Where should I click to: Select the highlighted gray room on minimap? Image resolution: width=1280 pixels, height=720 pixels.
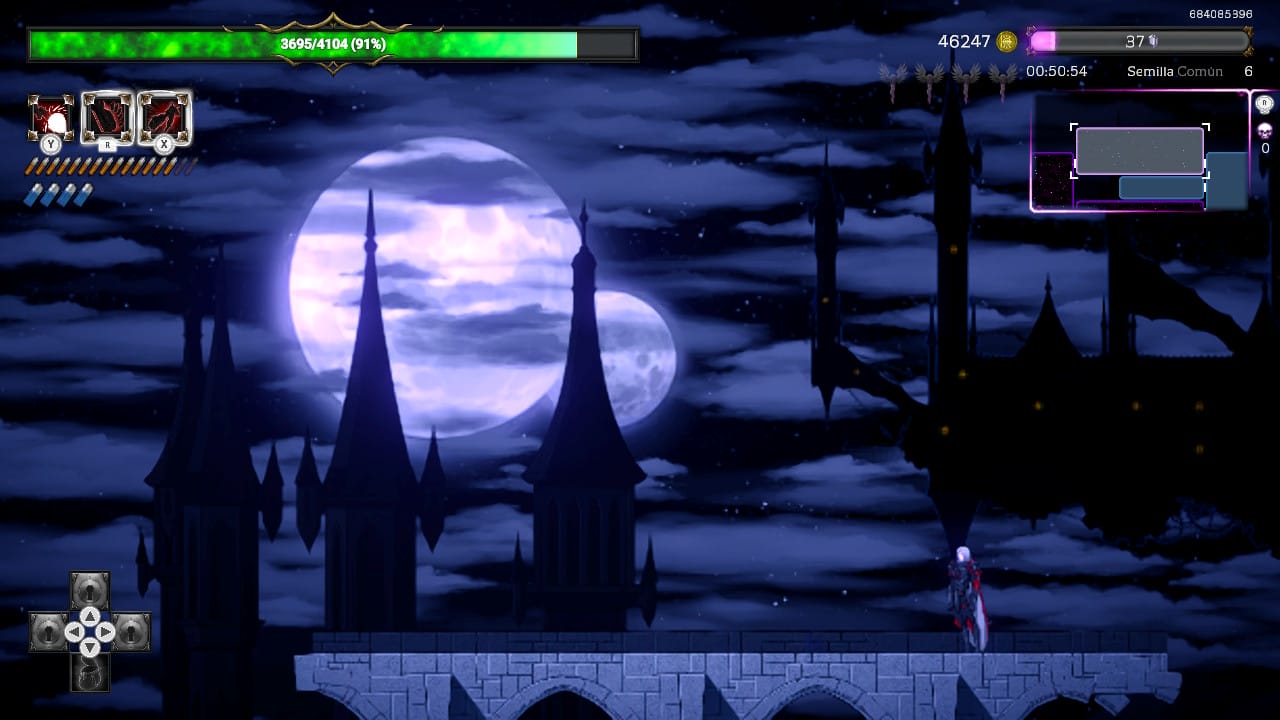(x=1139, y=151)
